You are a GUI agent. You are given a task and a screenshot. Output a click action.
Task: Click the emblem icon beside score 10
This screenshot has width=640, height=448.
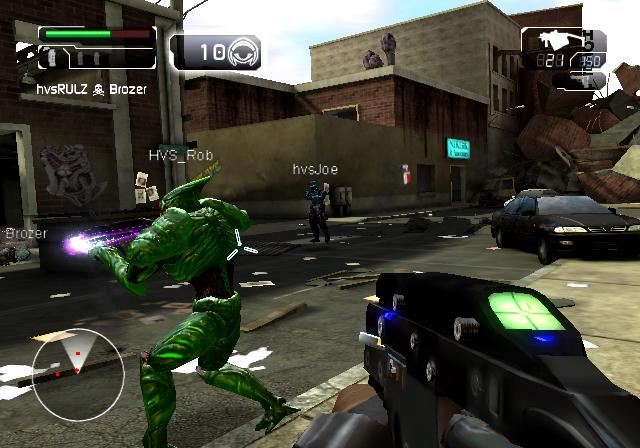(x=244, y=51)
